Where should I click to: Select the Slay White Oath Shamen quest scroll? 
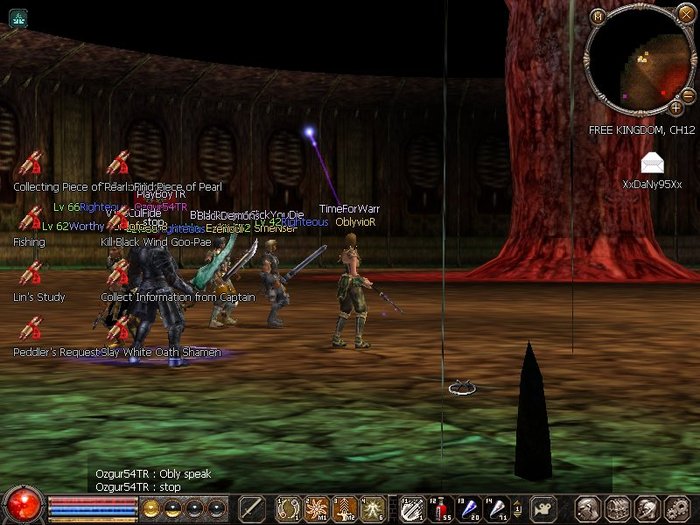(x=119, y=328)
